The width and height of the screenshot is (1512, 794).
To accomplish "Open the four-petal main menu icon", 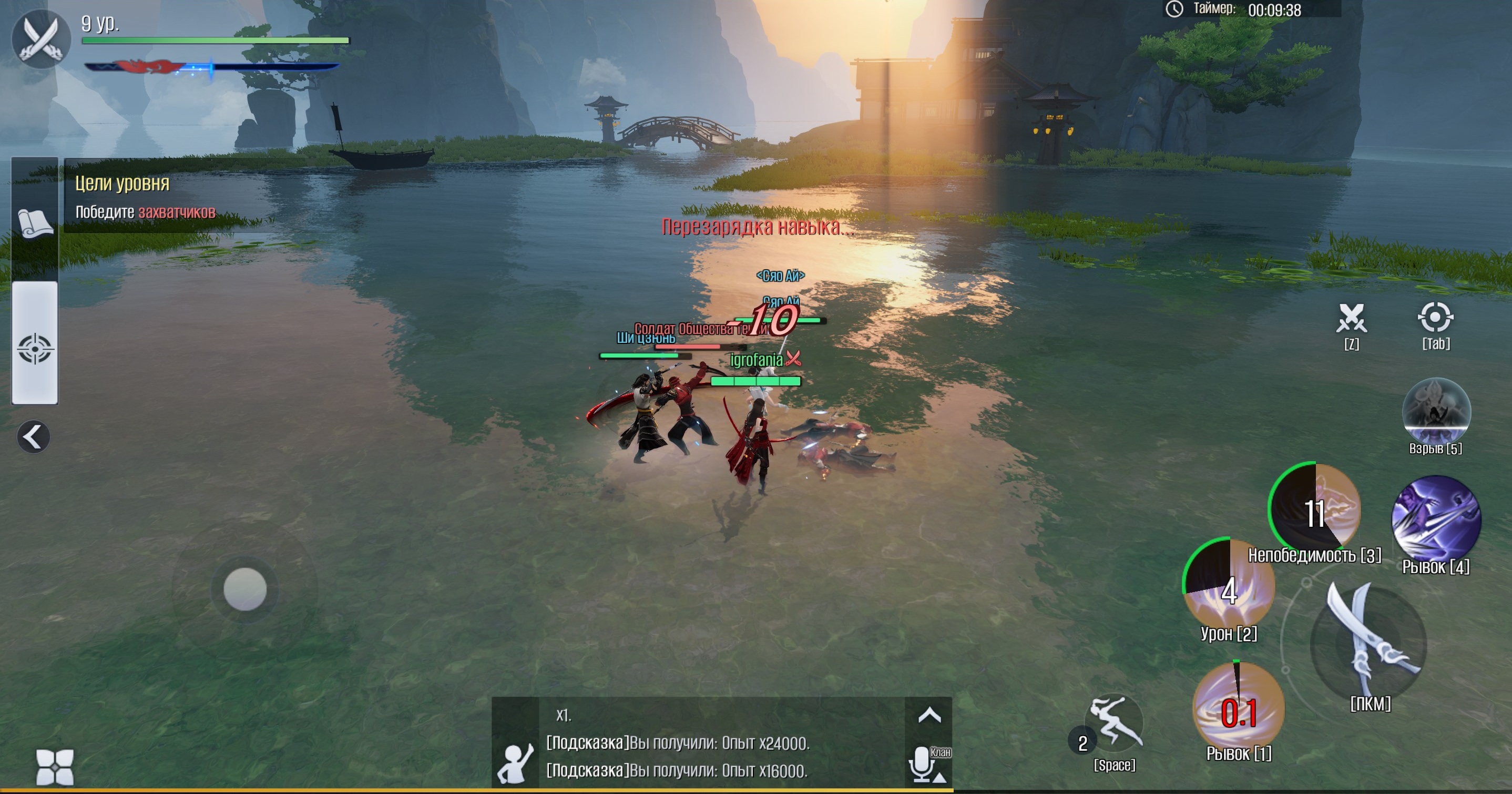I will tap(55, 767).
